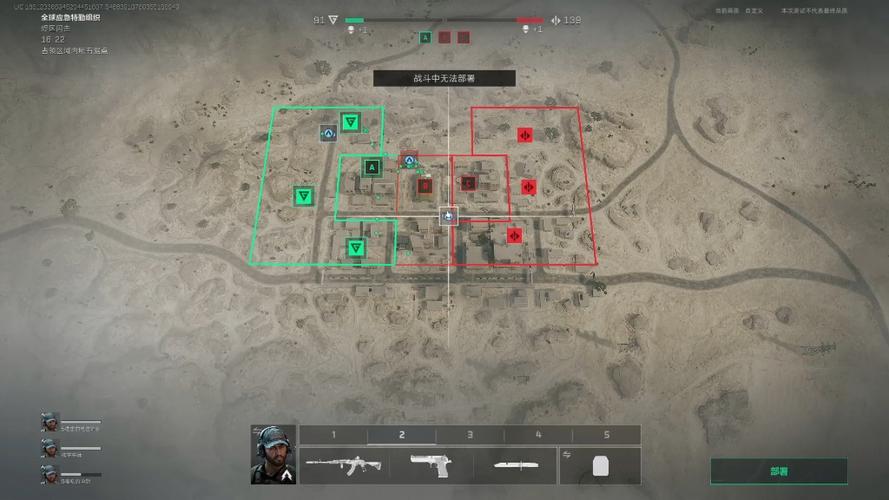Click the green 部署 deploy button

[778, 471]
